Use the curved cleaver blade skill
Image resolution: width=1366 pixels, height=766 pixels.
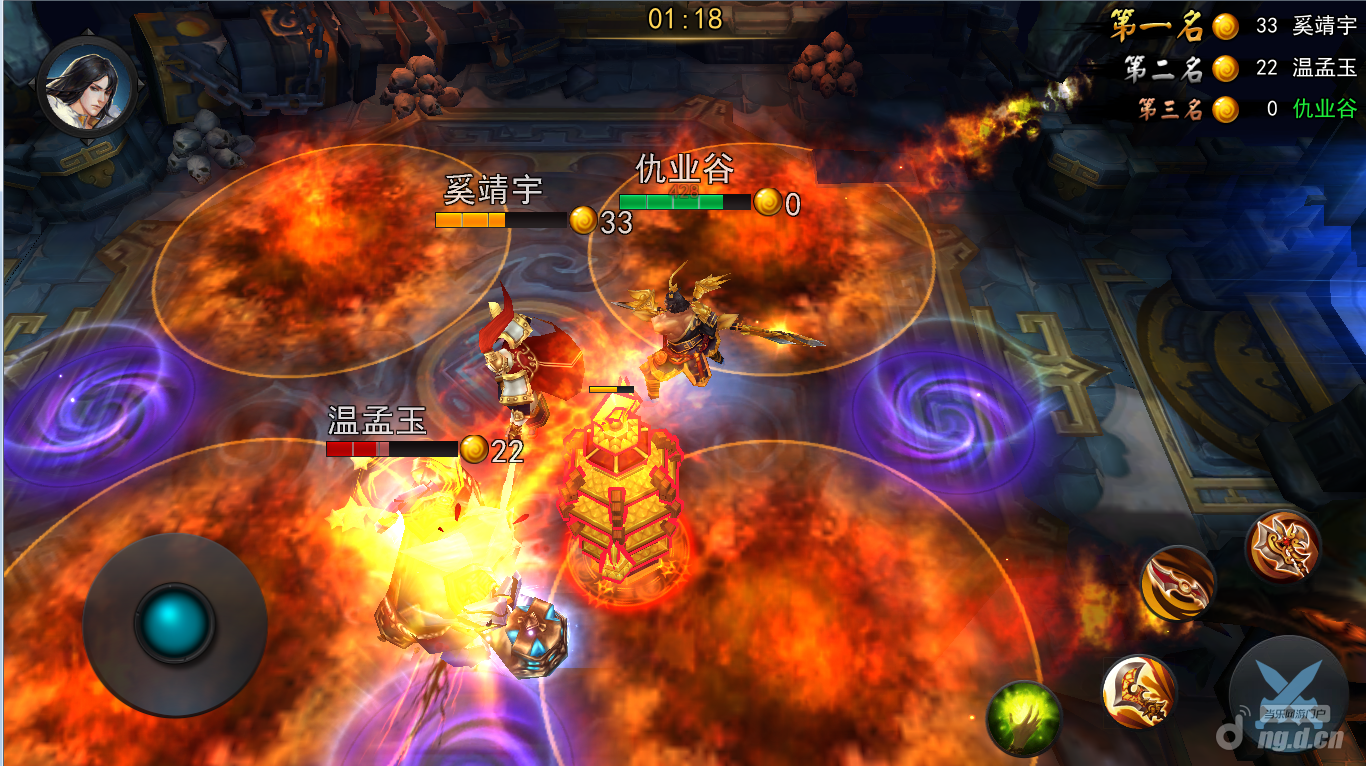tap(1139, 691)
